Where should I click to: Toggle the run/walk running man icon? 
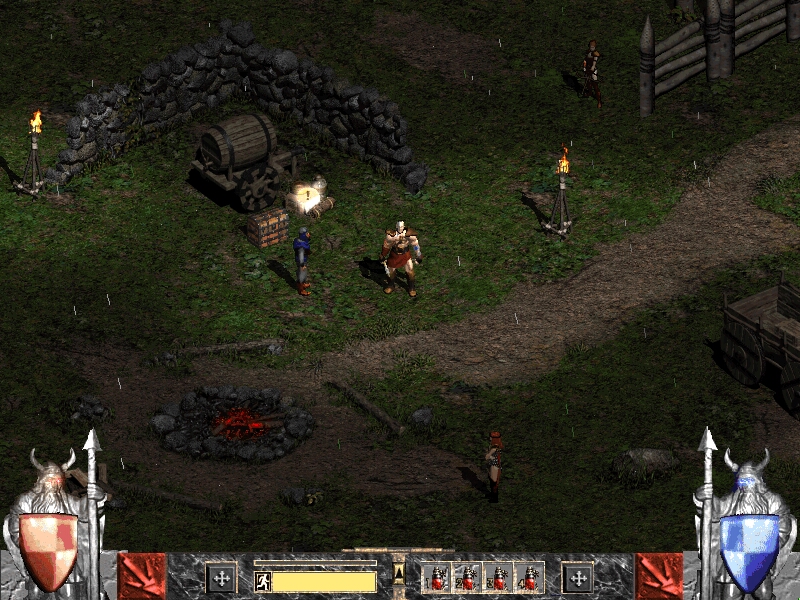click(263, 580)
